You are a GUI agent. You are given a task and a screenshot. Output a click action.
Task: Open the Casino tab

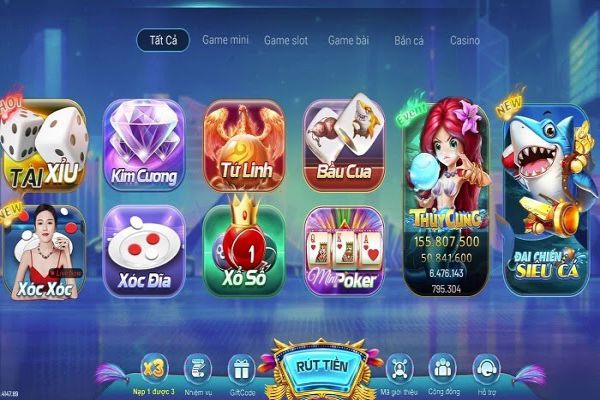tap(464, 41)
